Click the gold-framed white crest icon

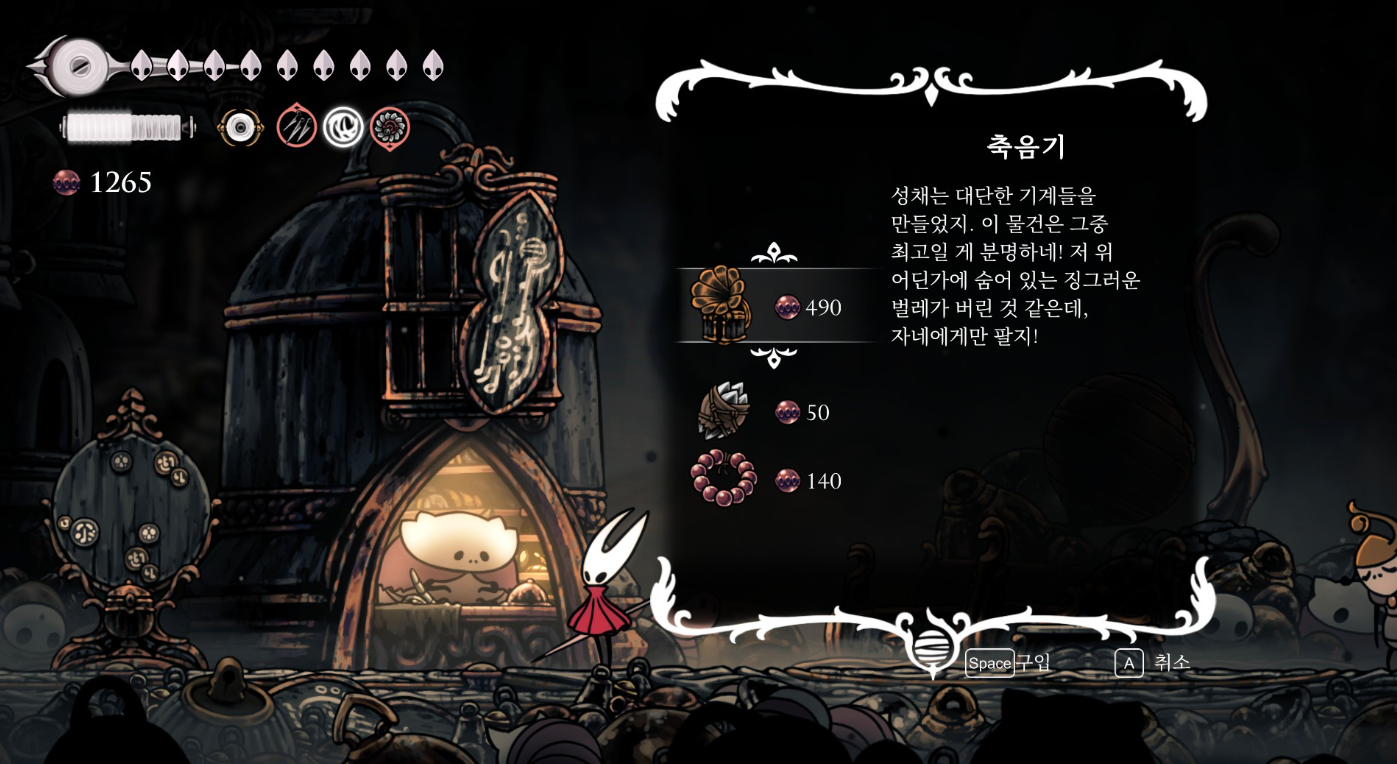coord(240,127)
